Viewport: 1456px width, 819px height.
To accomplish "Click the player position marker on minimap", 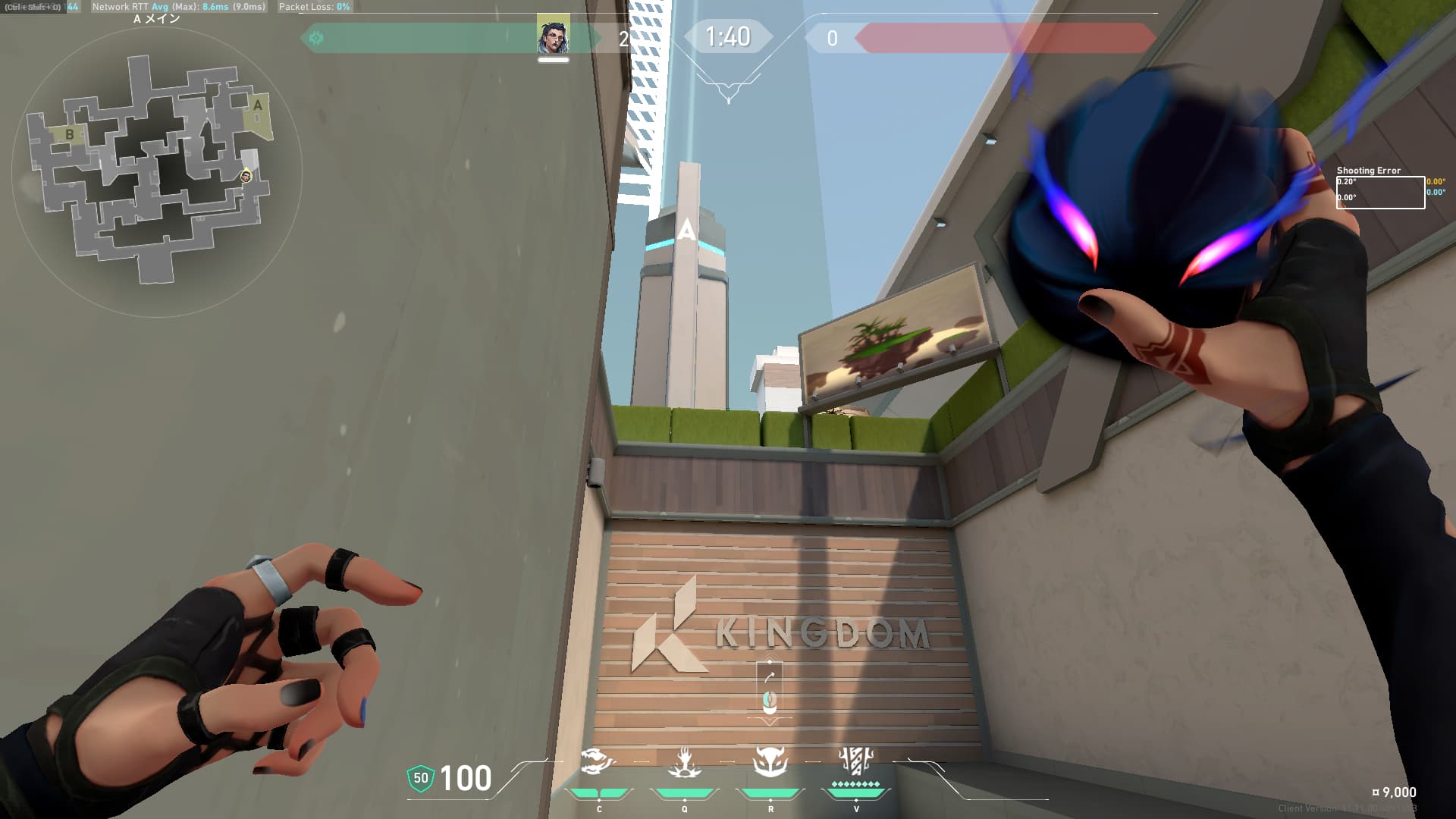I will click(x=246, y=177).
